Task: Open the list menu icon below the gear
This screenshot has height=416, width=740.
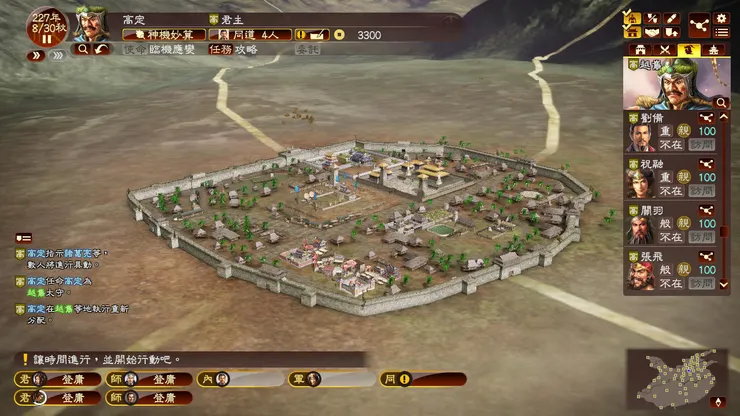Action: tap(721, 34)
